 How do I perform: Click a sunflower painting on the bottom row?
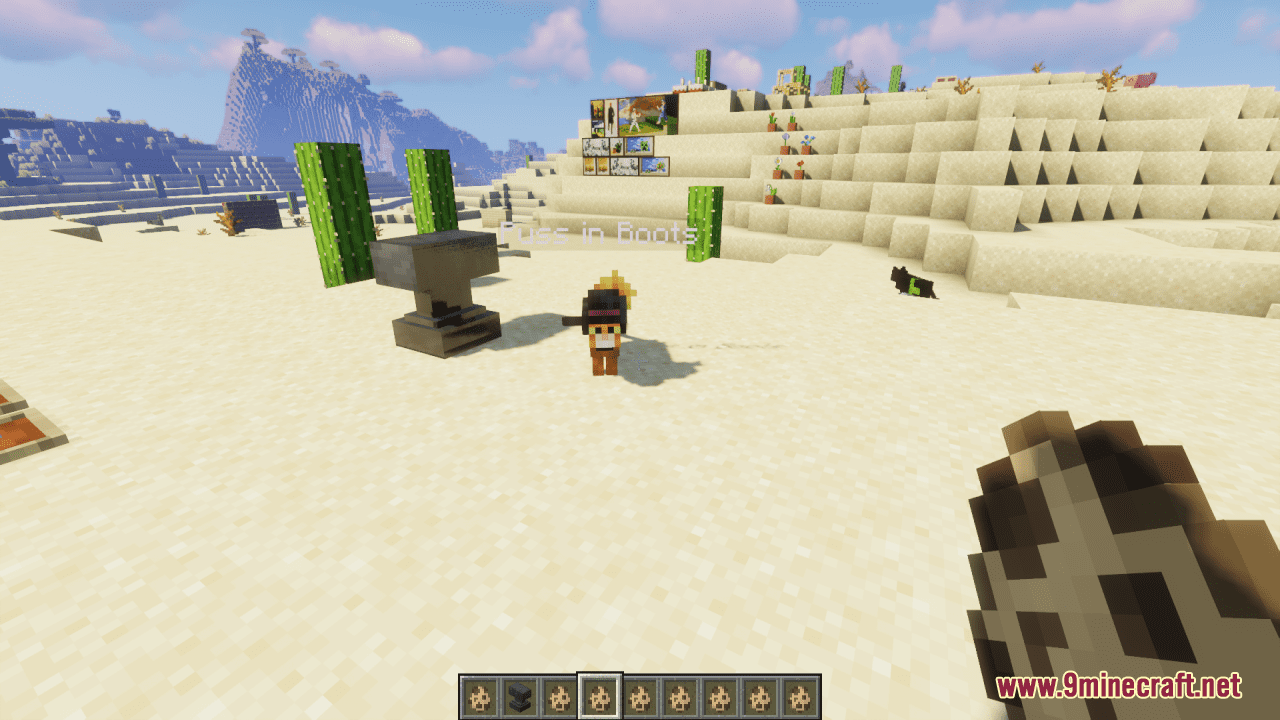click(589, 166)
